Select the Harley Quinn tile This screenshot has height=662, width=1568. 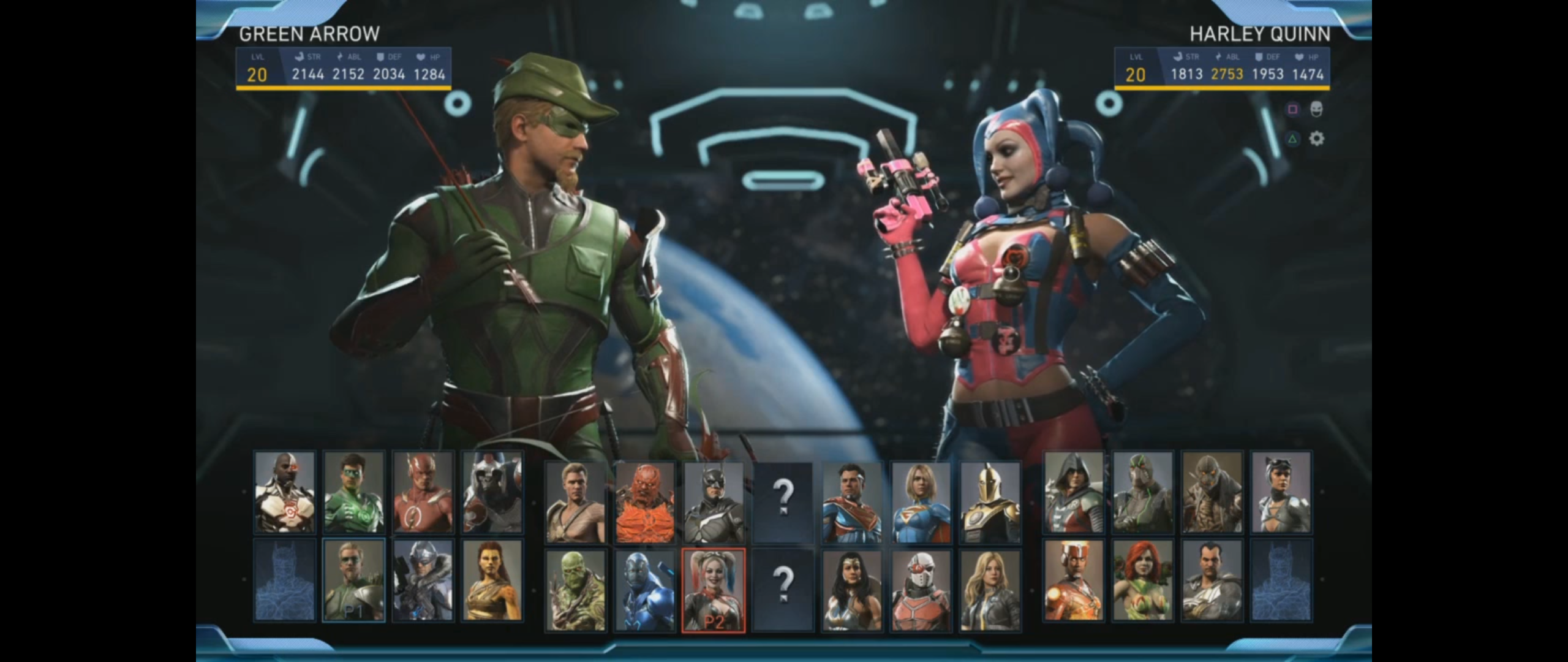coord(714,590)
